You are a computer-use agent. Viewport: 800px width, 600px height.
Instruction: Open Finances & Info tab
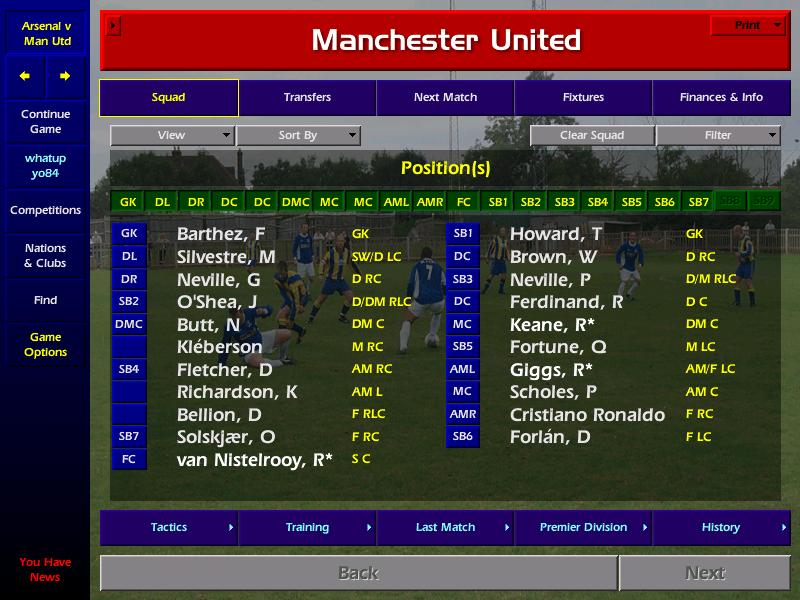[721, 98]
